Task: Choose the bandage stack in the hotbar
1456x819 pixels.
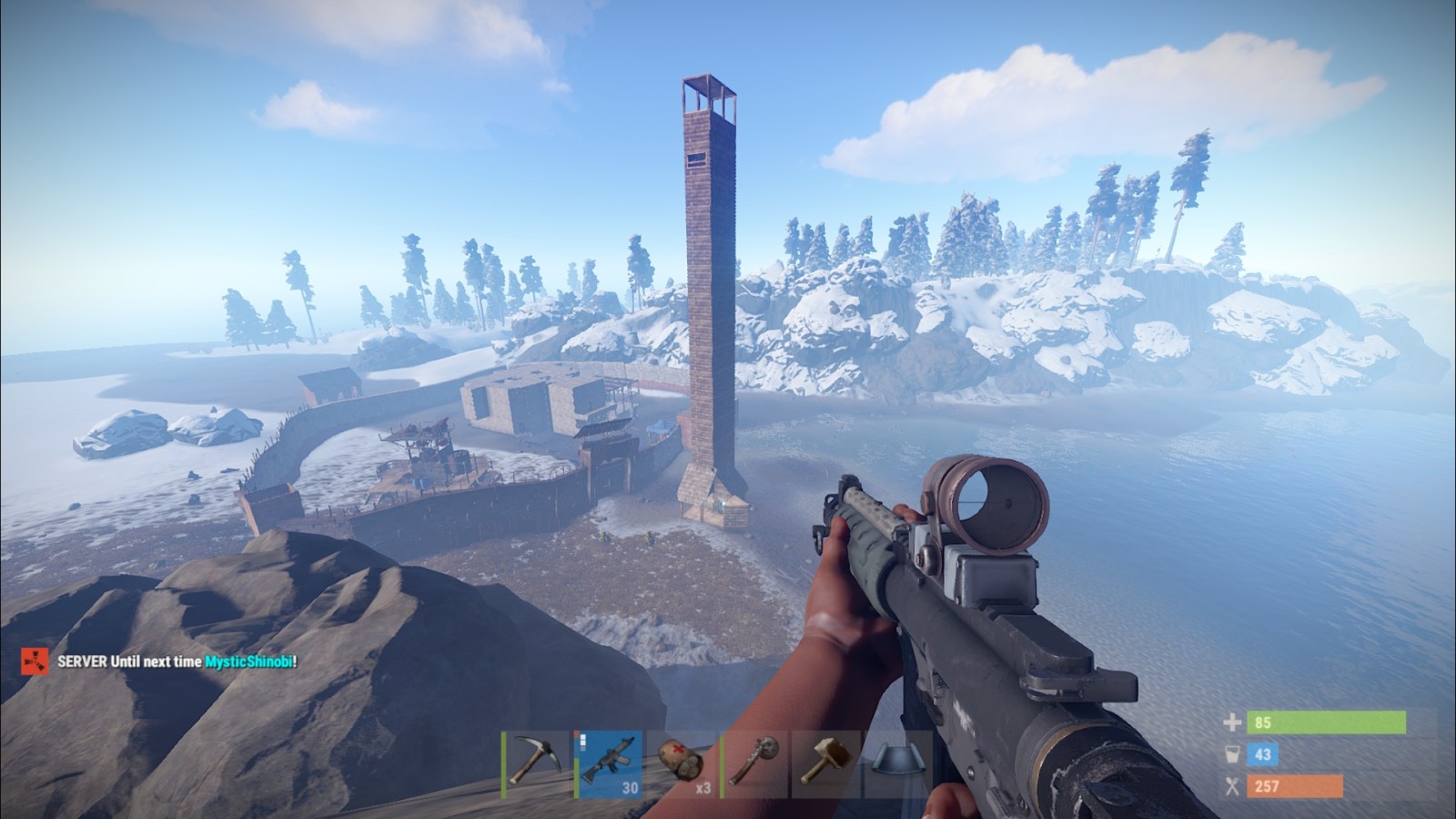Action: pos(682,763)
